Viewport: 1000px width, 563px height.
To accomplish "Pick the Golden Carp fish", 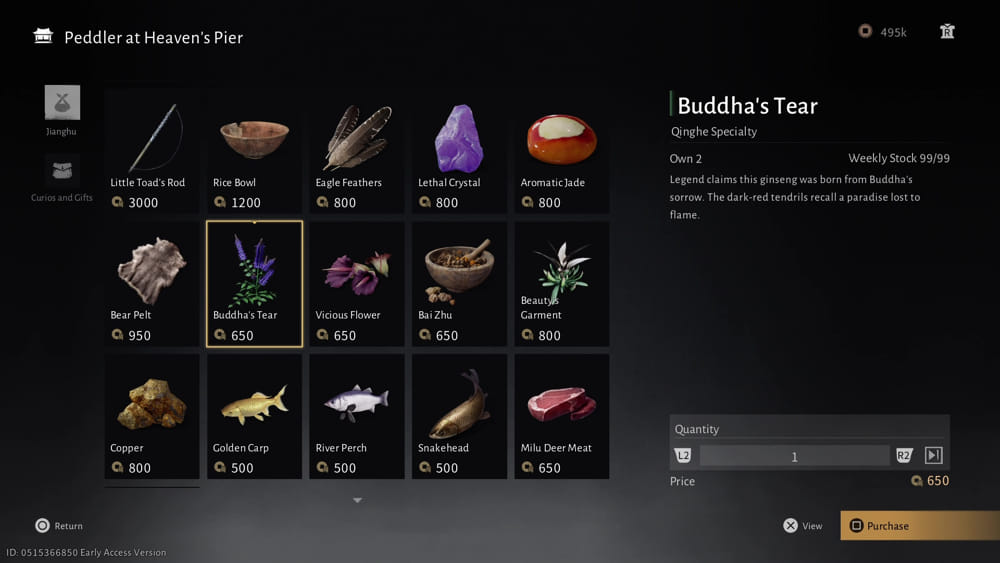I will pos(254,416).
